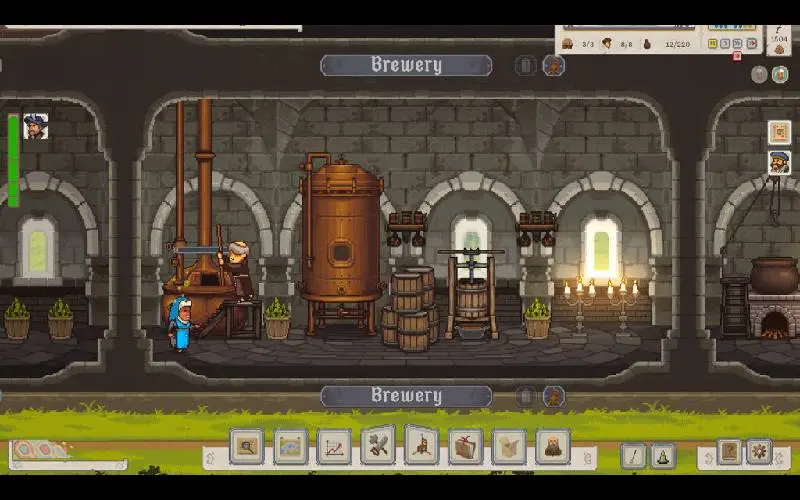
Task: Set the fastest game speed
Action: pyautogui.click(x=749, y=43)
